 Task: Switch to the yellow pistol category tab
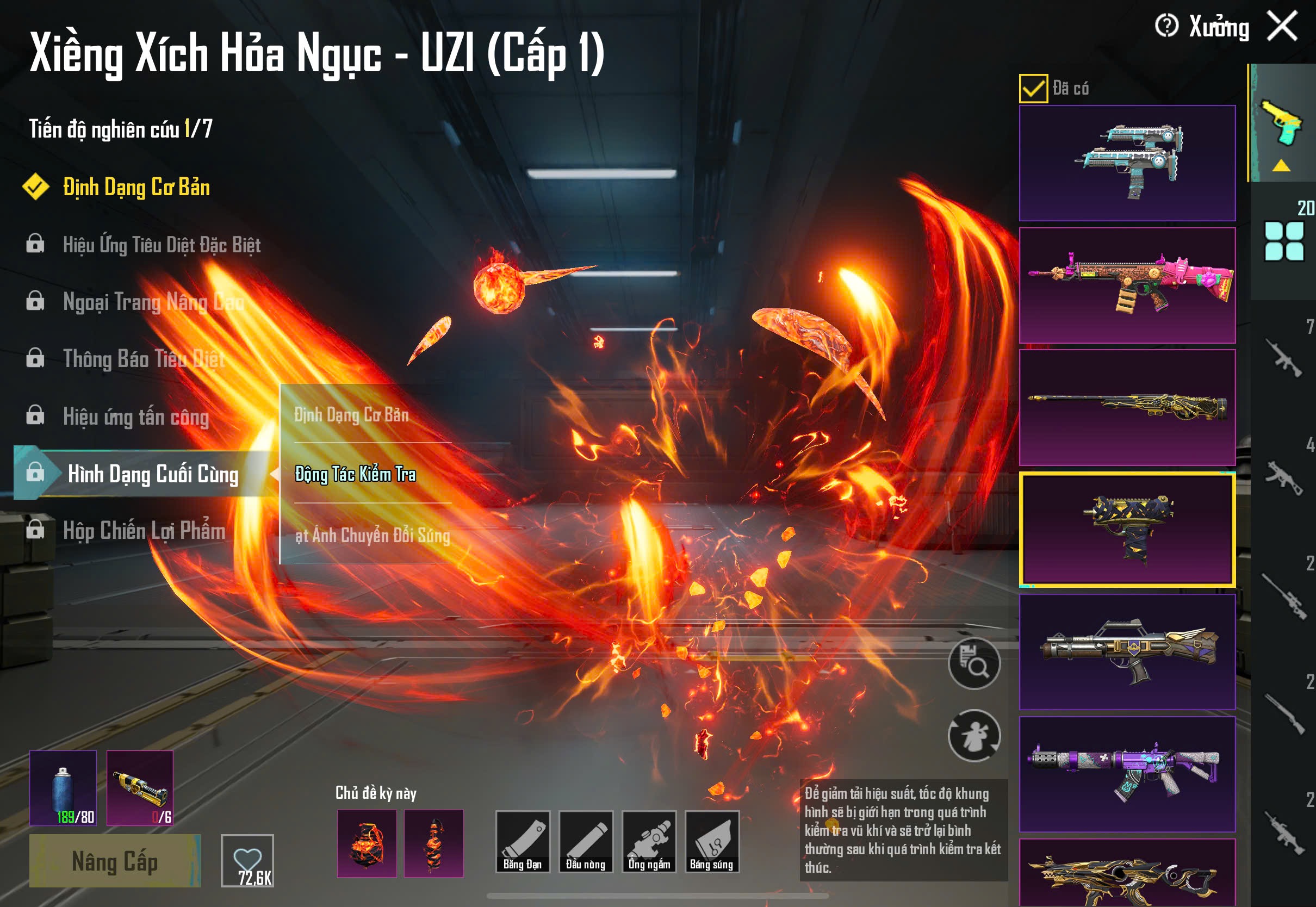tap(1282, 124)
